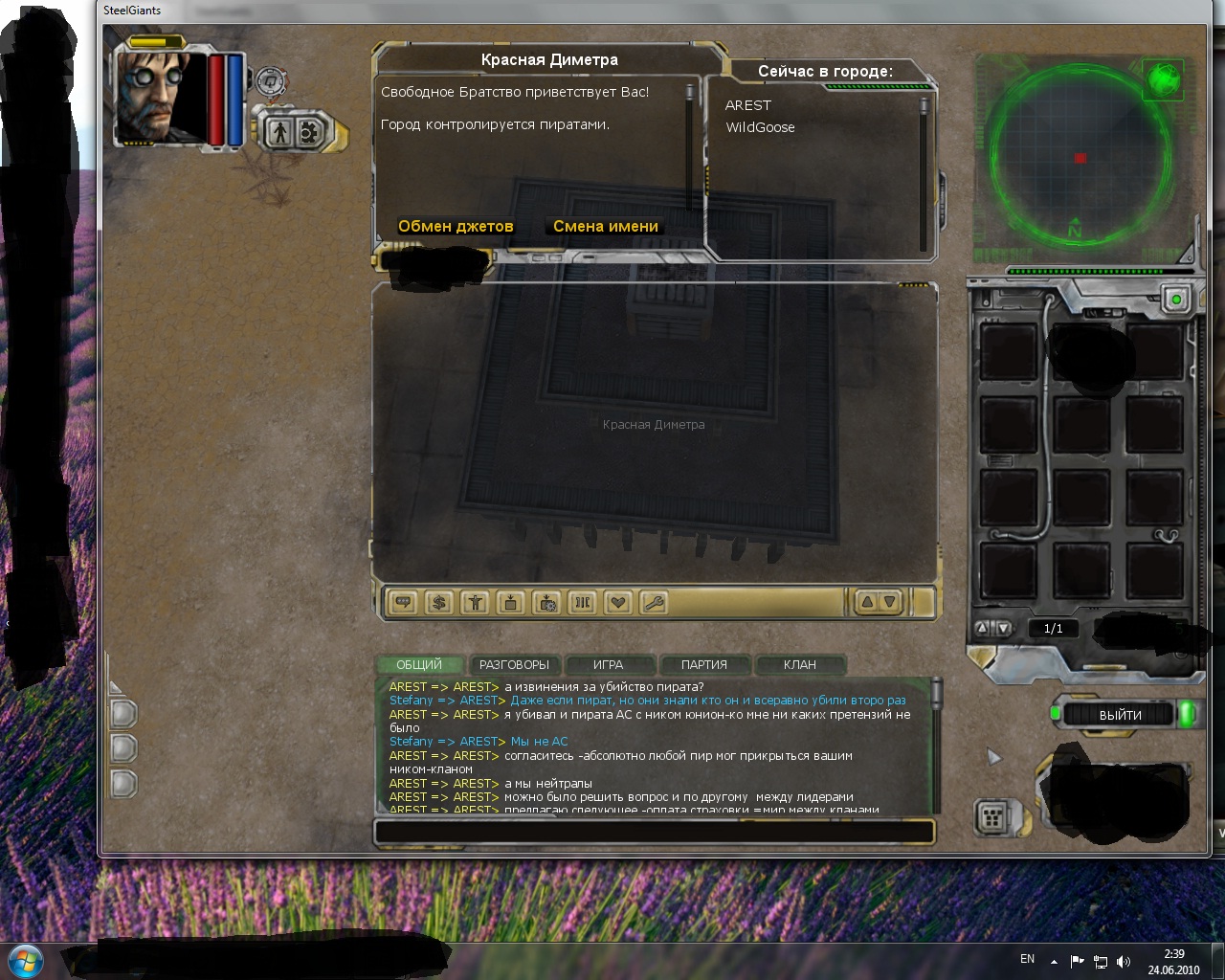Click the chat message input field
Viewport: 1225px width, 980px height.
coord(654,831)
